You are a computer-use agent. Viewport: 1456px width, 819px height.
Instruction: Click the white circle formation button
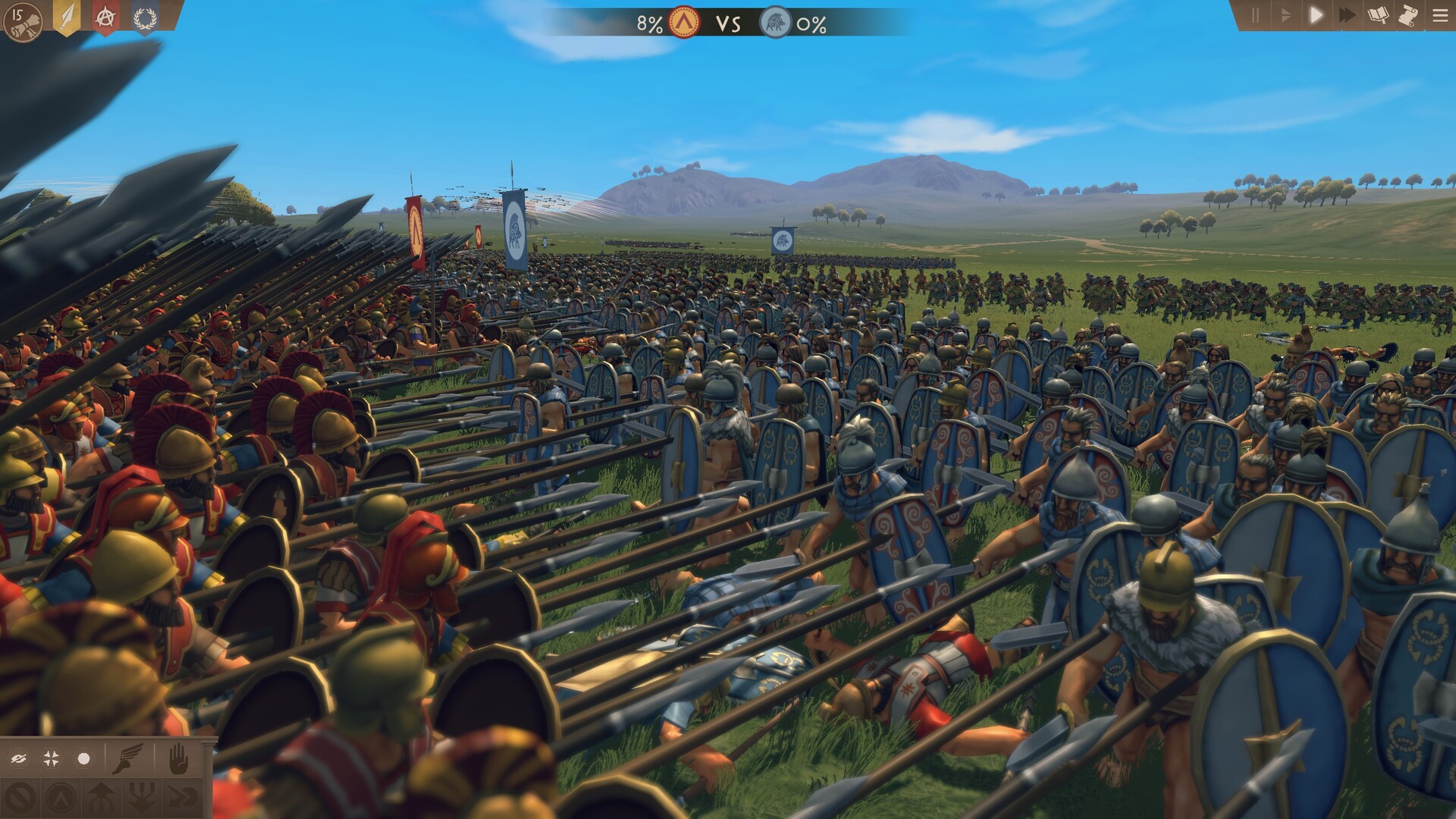pos(83,758)
